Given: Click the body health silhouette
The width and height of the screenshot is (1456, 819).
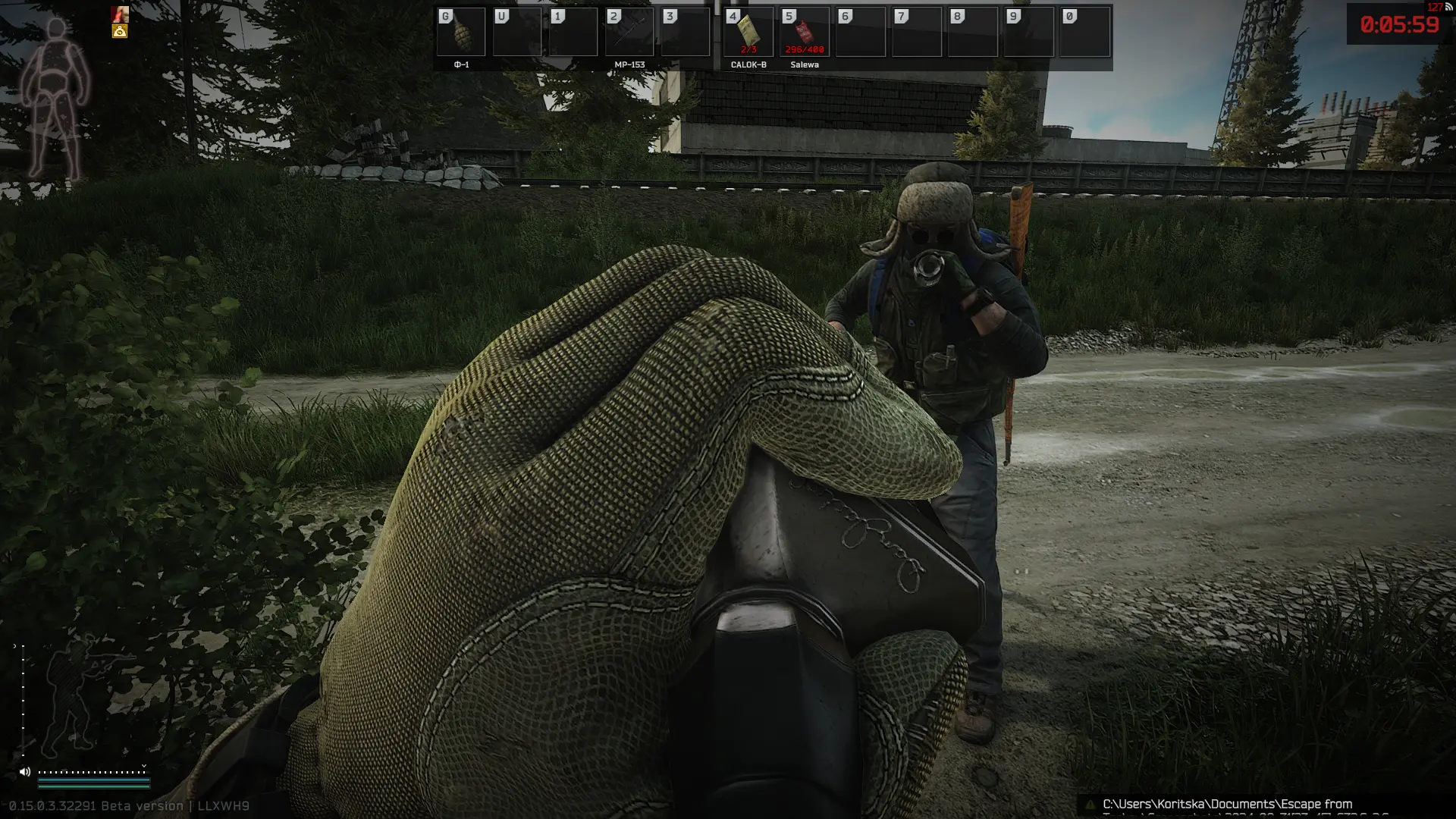Looking at the screenshot, I should (x=55, y=99).
